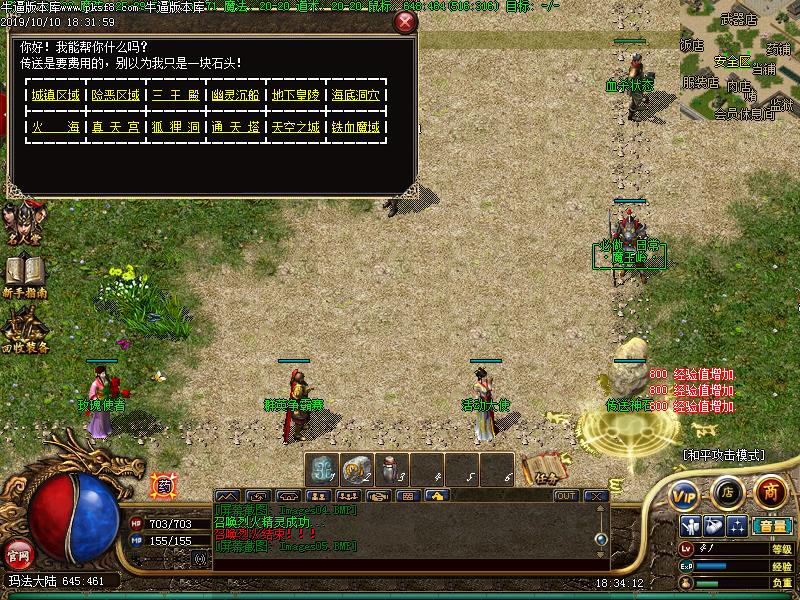Click the minimap in the corner

coord(740,60)
